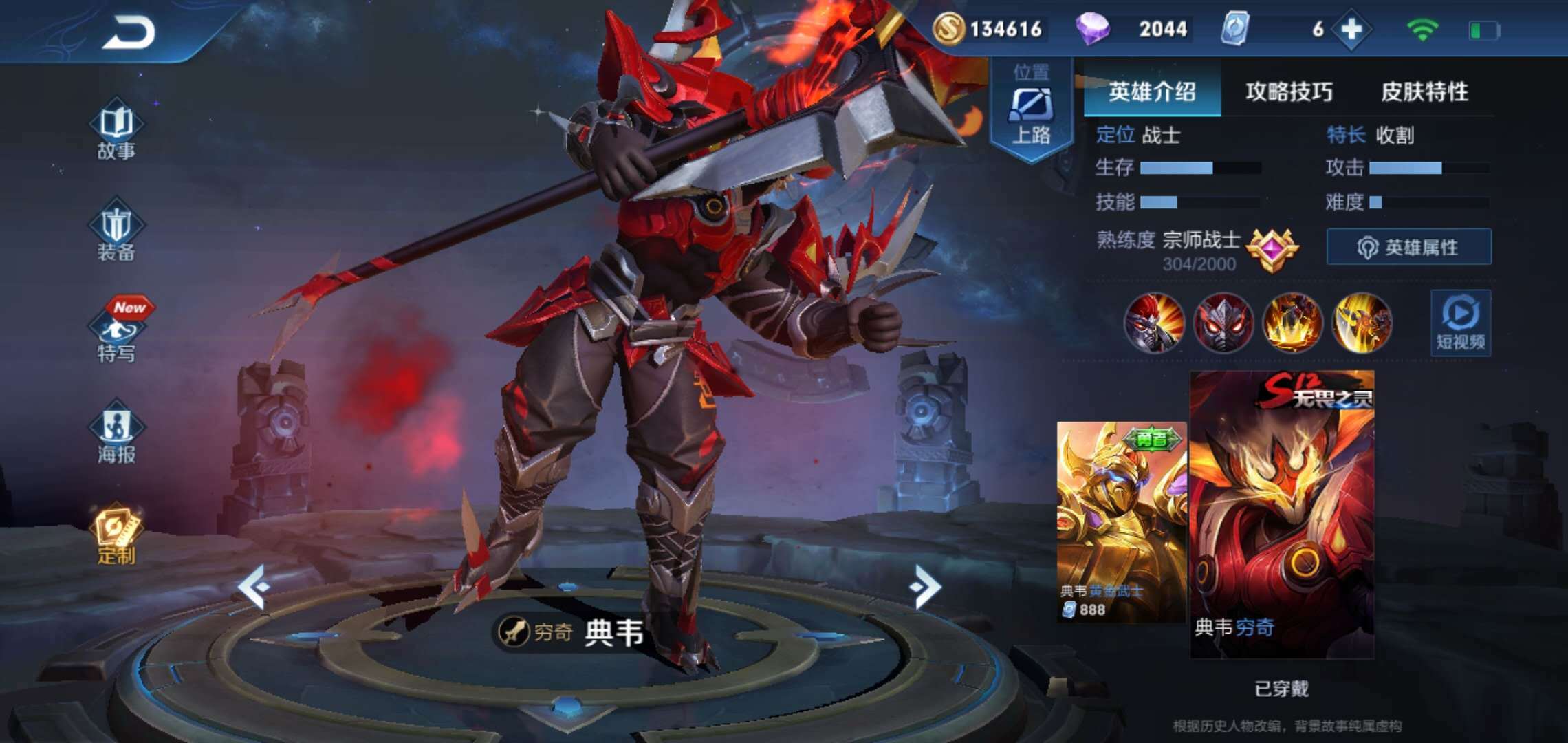View the red-eyed mask skill icon
Image resolution: width=1568 pixels, height=743 pixels.
pos(1223,323)
